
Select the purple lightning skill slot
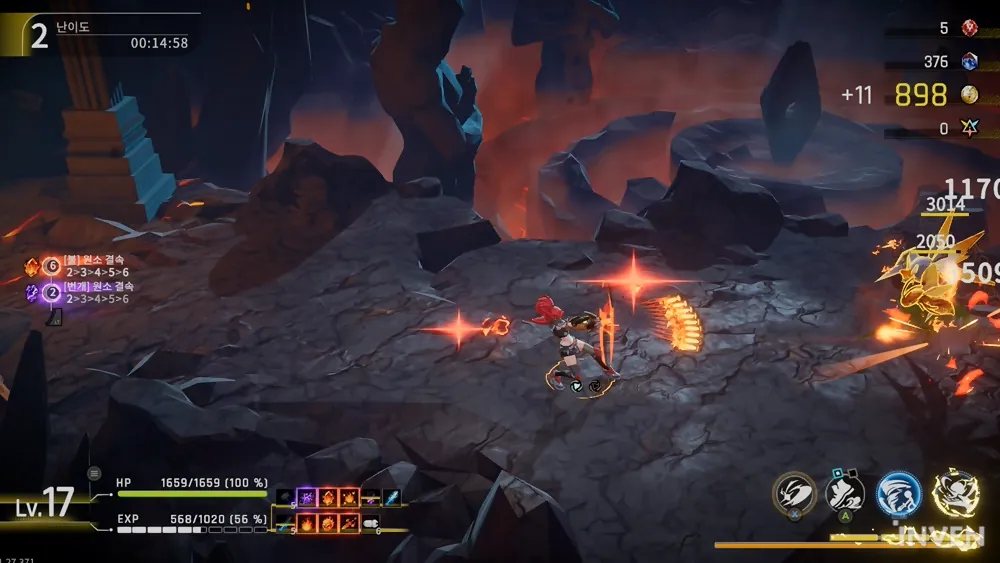tap(307, 497)
